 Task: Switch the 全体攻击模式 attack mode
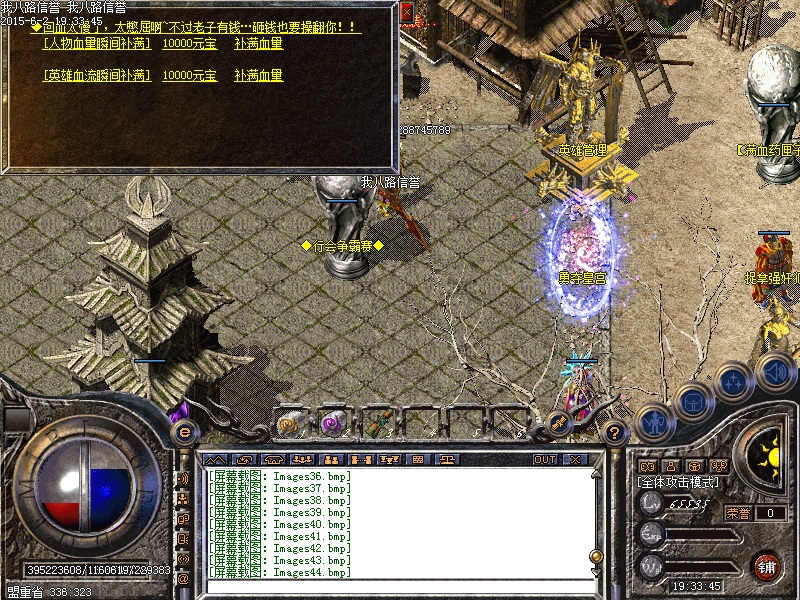678,482
